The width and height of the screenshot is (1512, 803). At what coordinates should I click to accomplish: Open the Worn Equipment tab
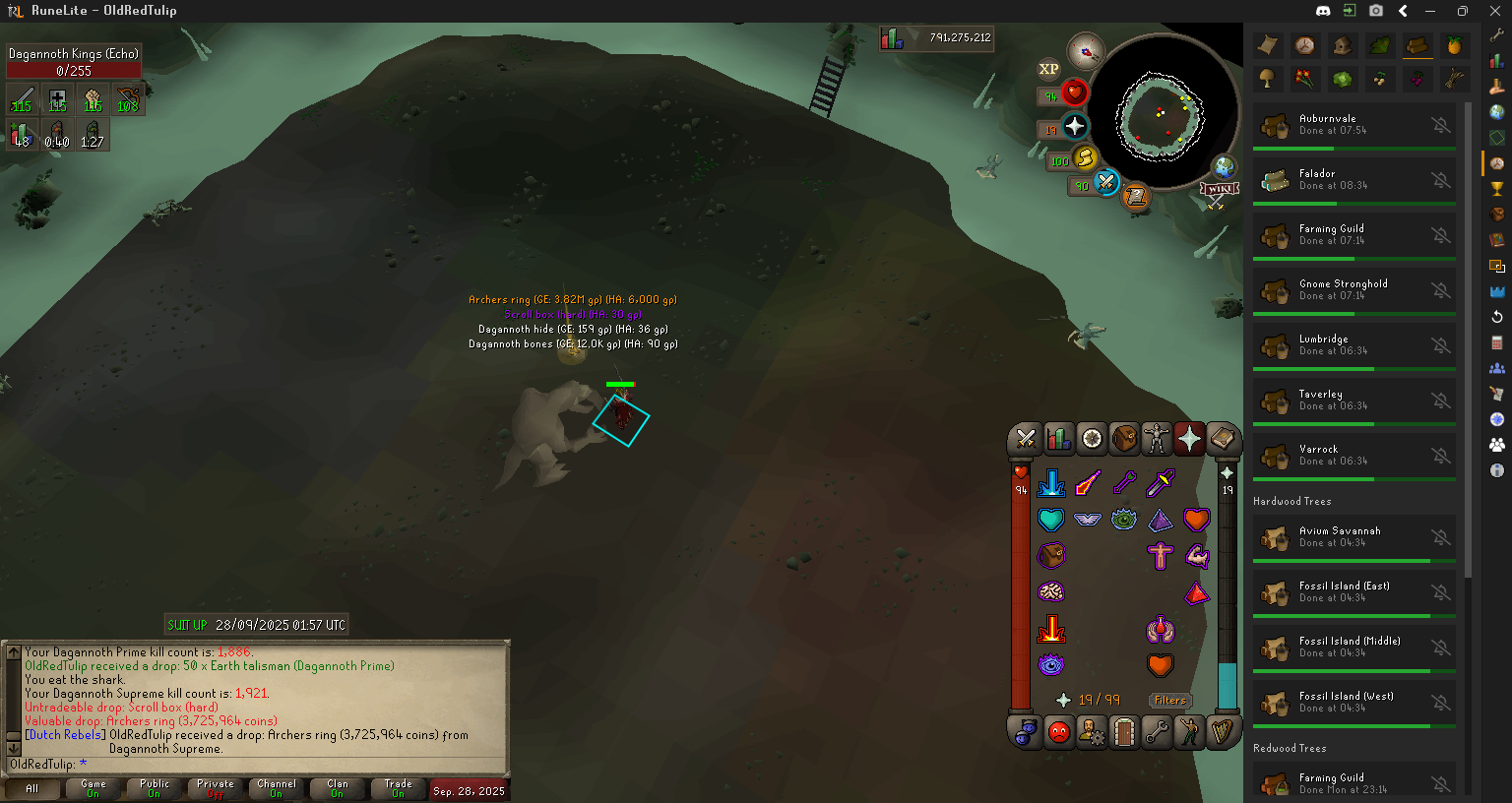[1157, 439]
